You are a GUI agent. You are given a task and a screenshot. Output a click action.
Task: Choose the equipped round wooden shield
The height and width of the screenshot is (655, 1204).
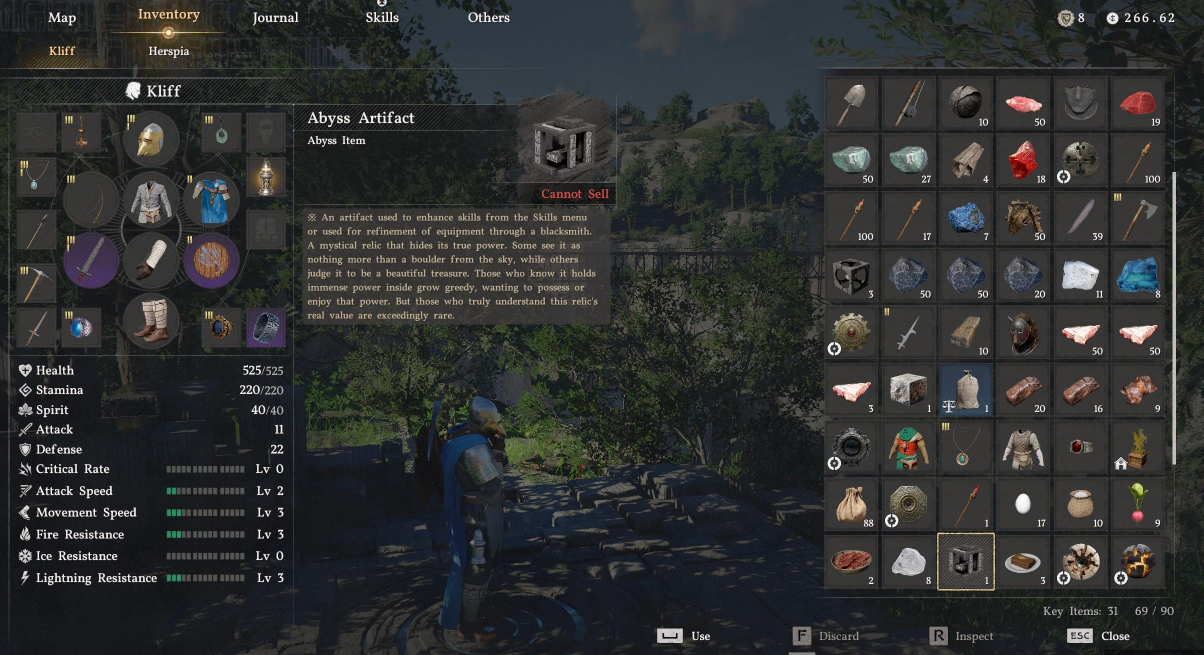(211, 260)
